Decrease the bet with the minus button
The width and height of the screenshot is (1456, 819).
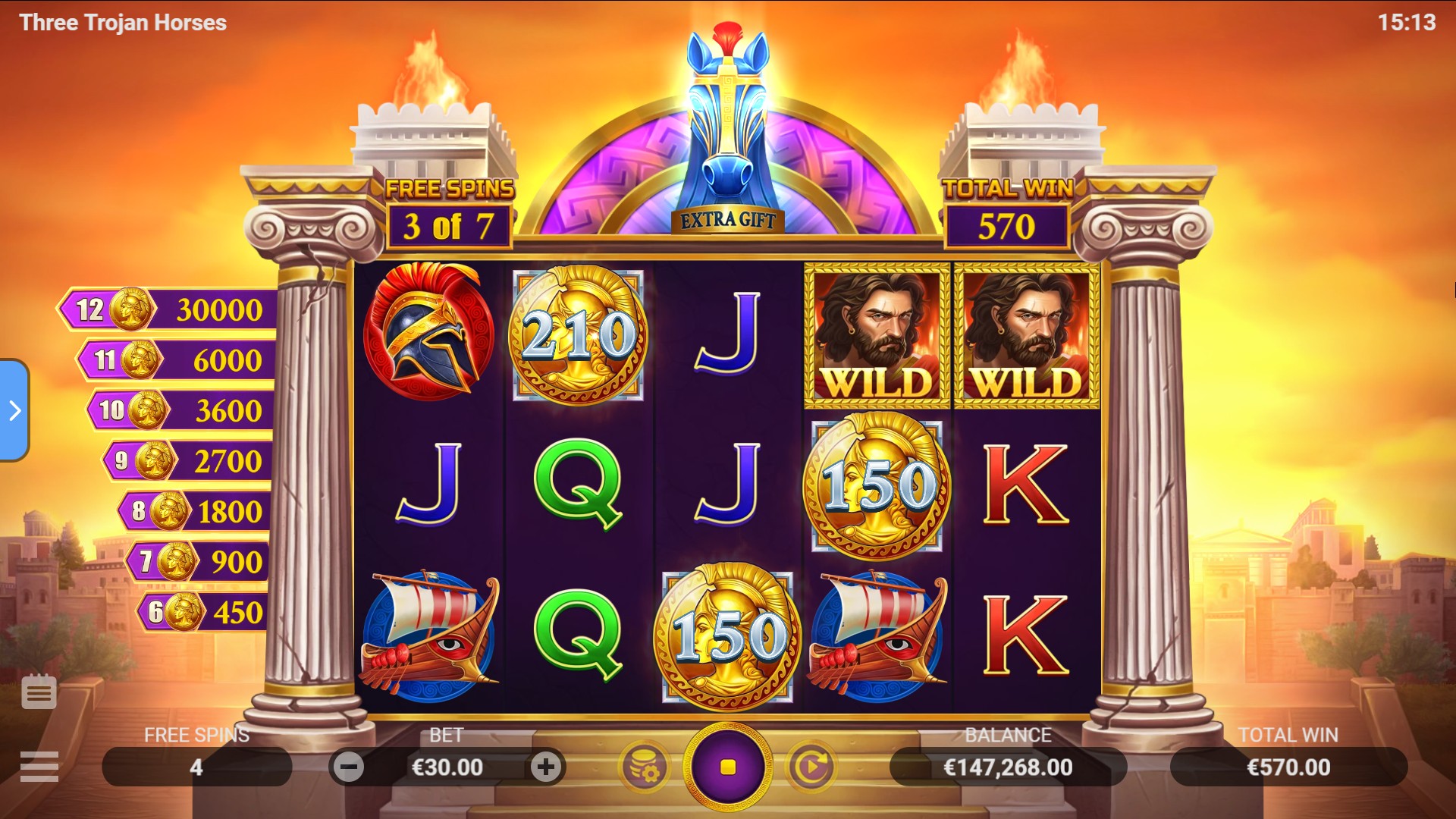click(349, 767)
